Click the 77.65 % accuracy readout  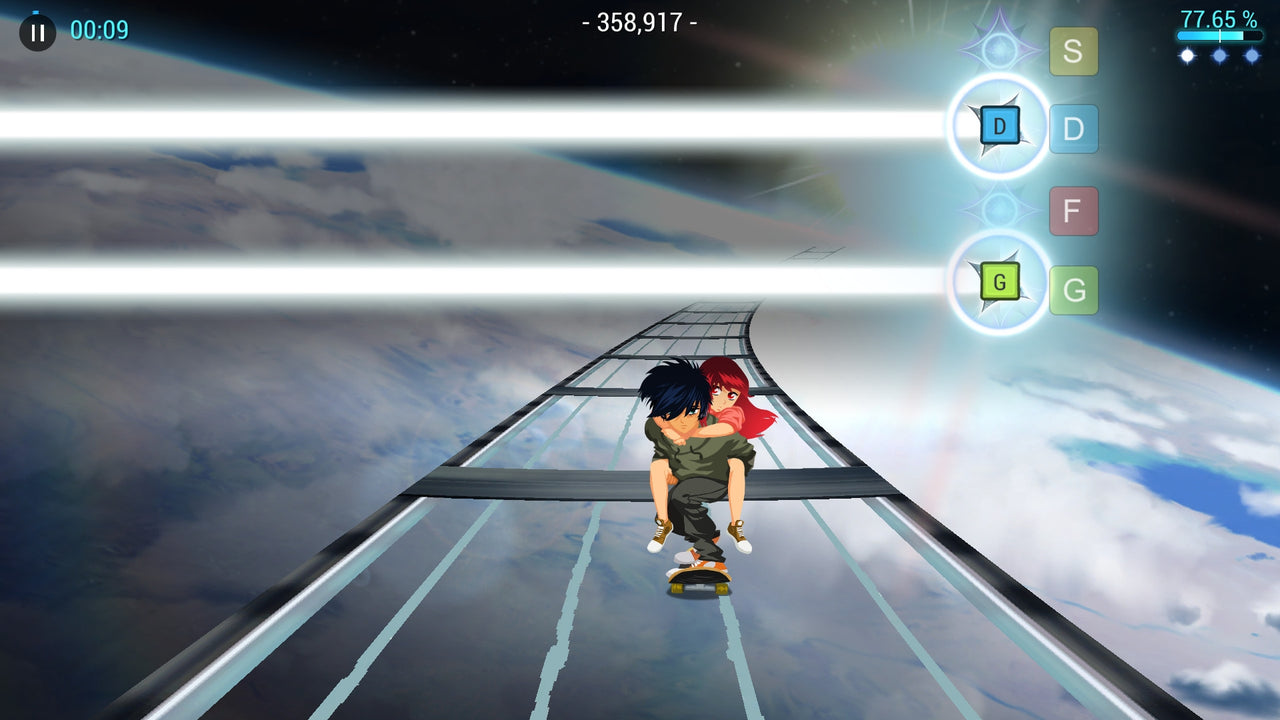click(x=1217, y=17)
